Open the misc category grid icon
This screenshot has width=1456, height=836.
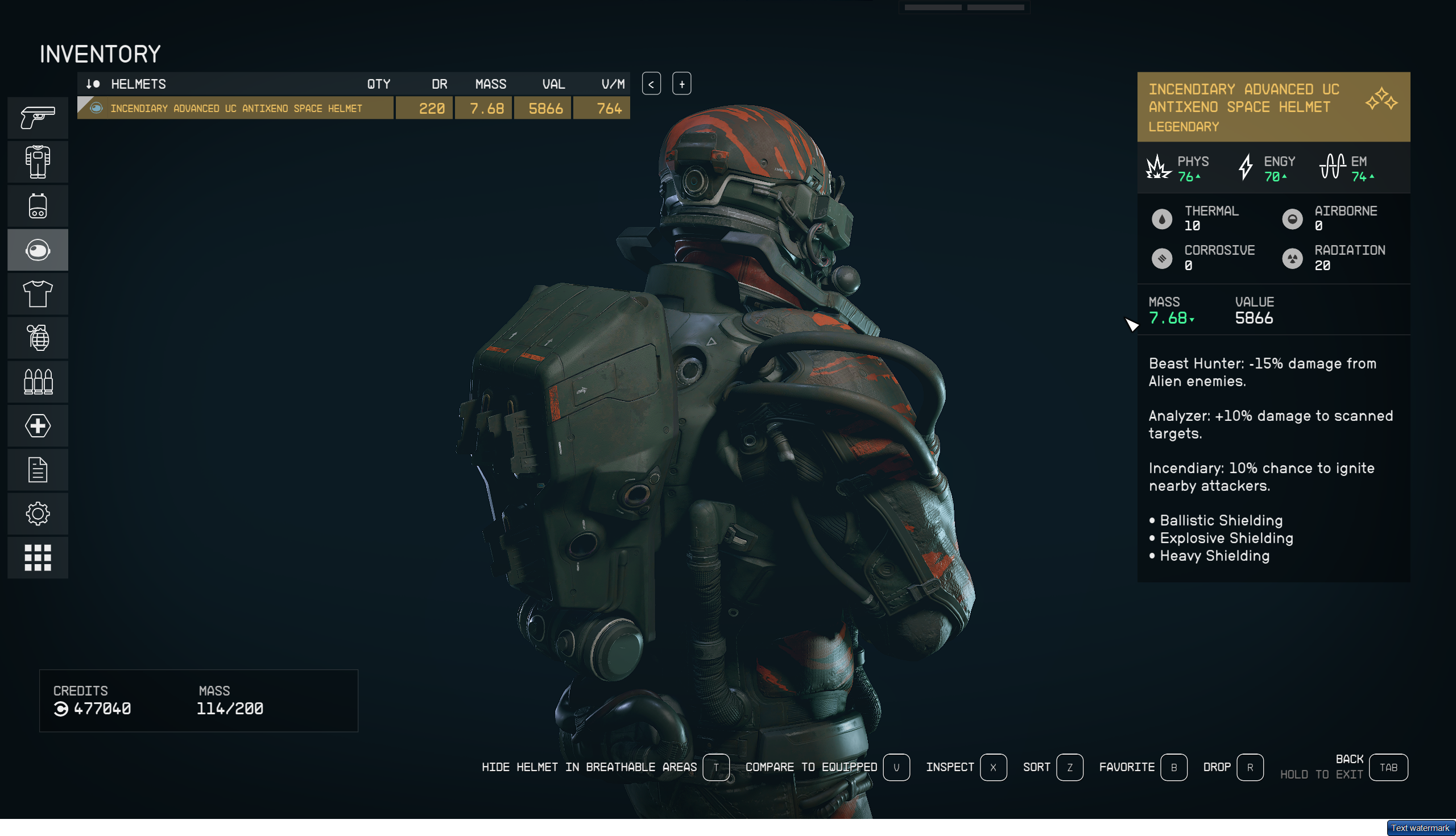(x=38, y=557)
